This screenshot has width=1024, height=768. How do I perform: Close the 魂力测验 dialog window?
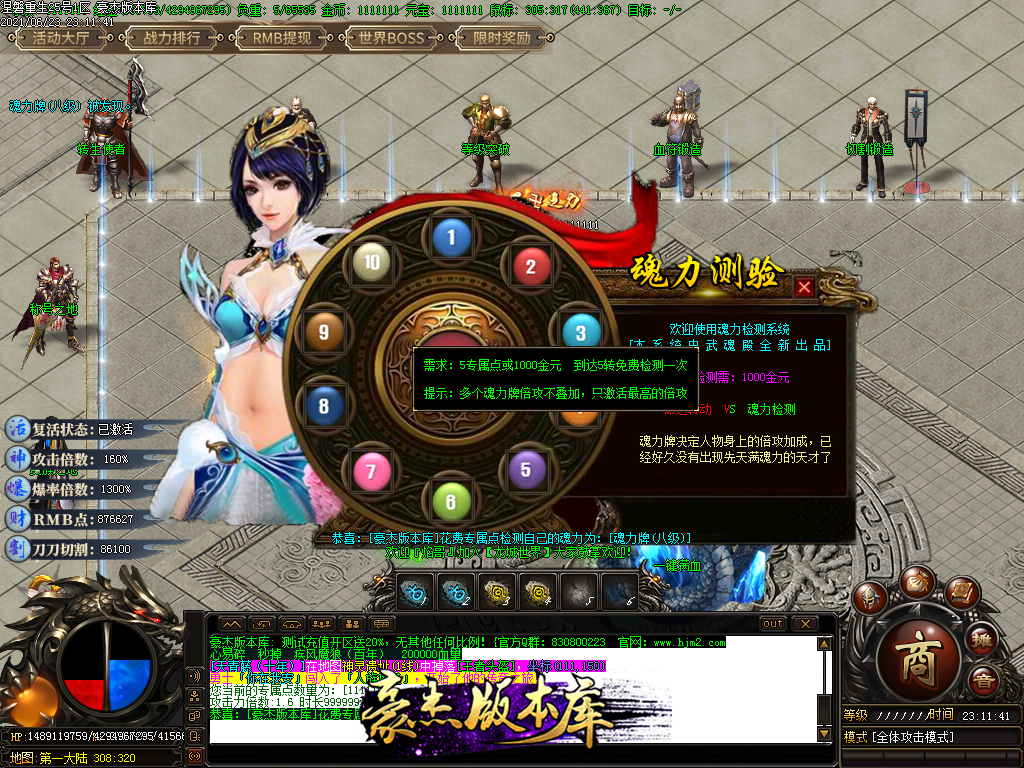point(804,288)
